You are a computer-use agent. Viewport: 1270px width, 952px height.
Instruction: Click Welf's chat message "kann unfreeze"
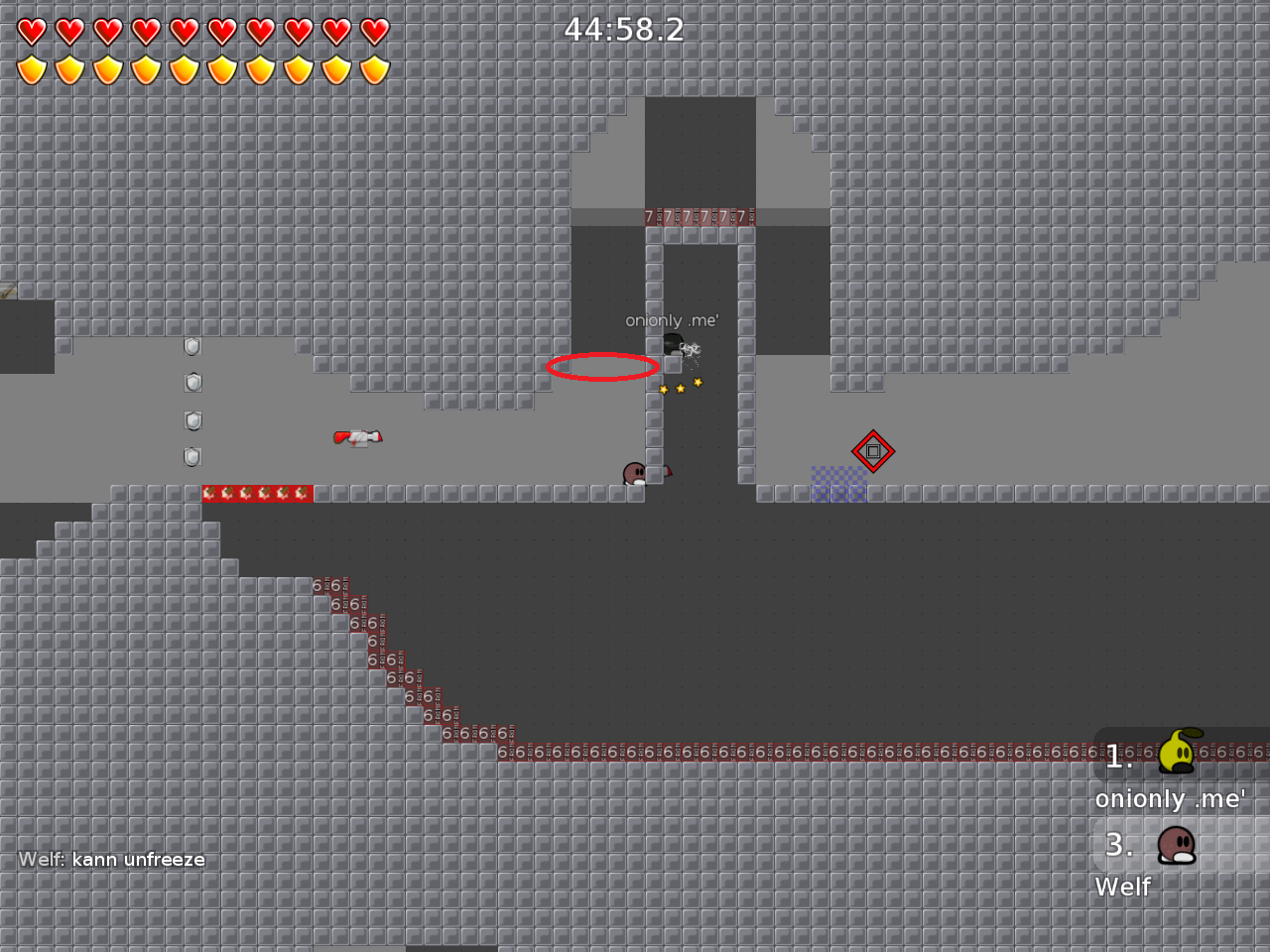pyautogui.click(x=112, y=860)
